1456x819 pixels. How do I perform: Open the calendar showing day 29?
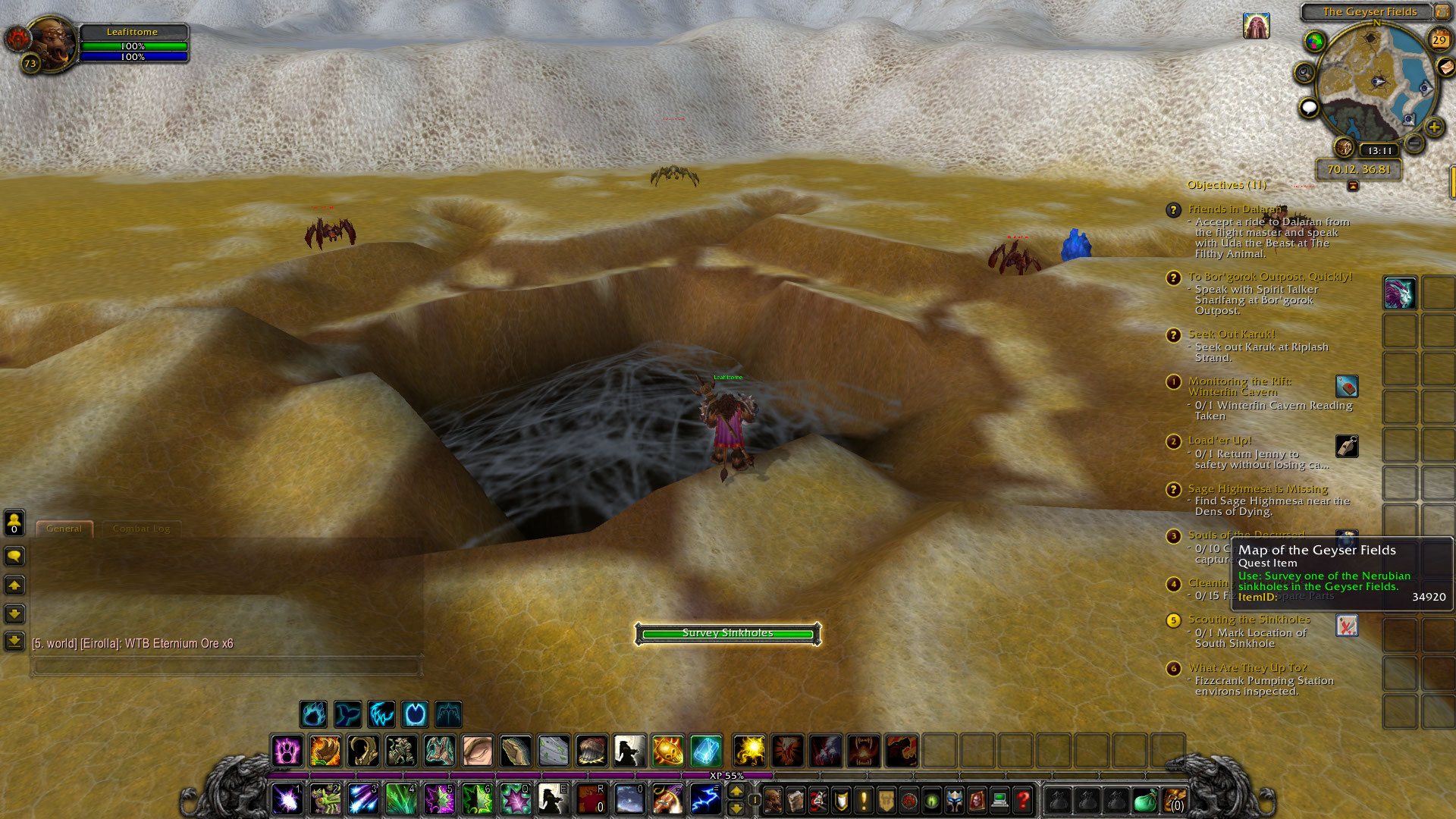(1439, 39)
